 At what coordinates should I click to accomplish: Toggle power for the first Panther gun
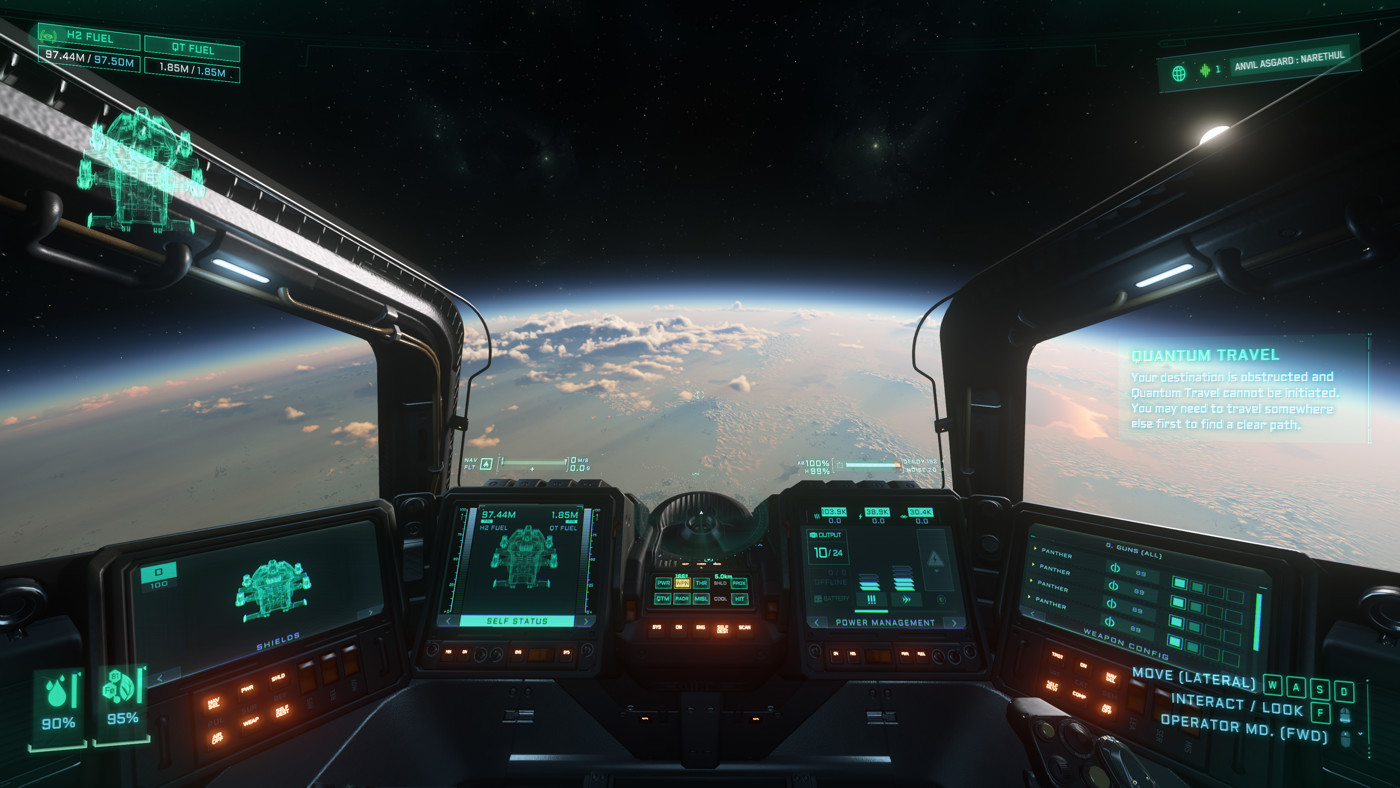pyautogui.click(x=1115, y=569)
